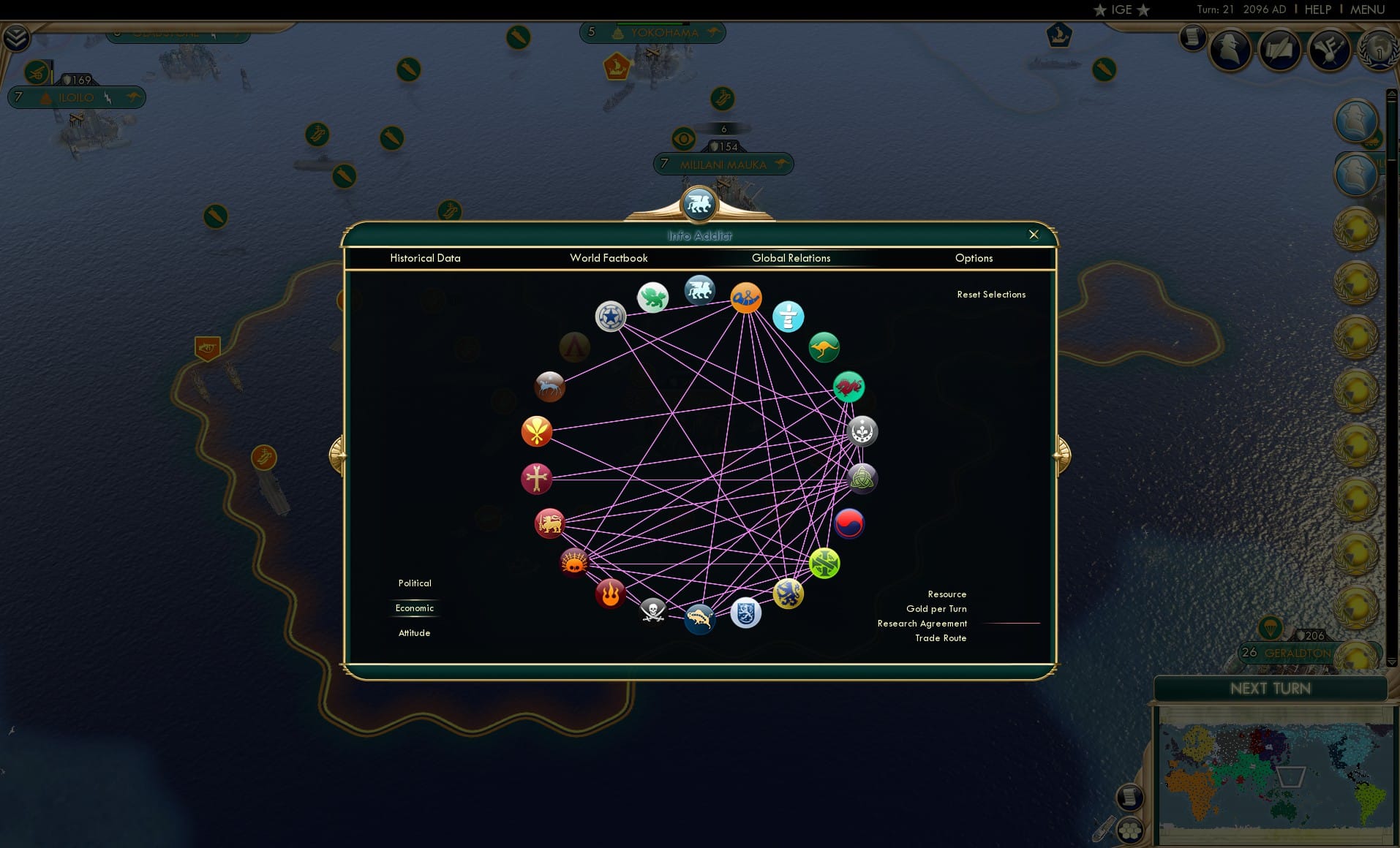Click Reset Selections
The height and width of the screenshot is (848, 1400).
991,294
